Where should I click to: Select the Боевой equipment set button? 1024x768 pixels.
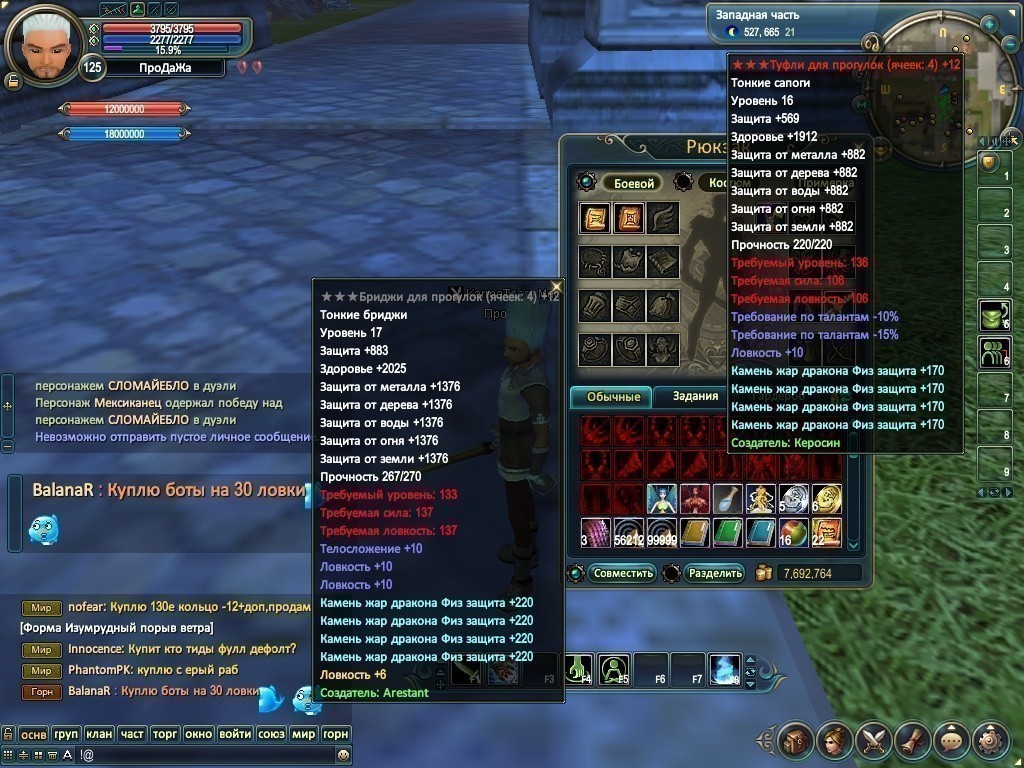(x=633, y=184)
